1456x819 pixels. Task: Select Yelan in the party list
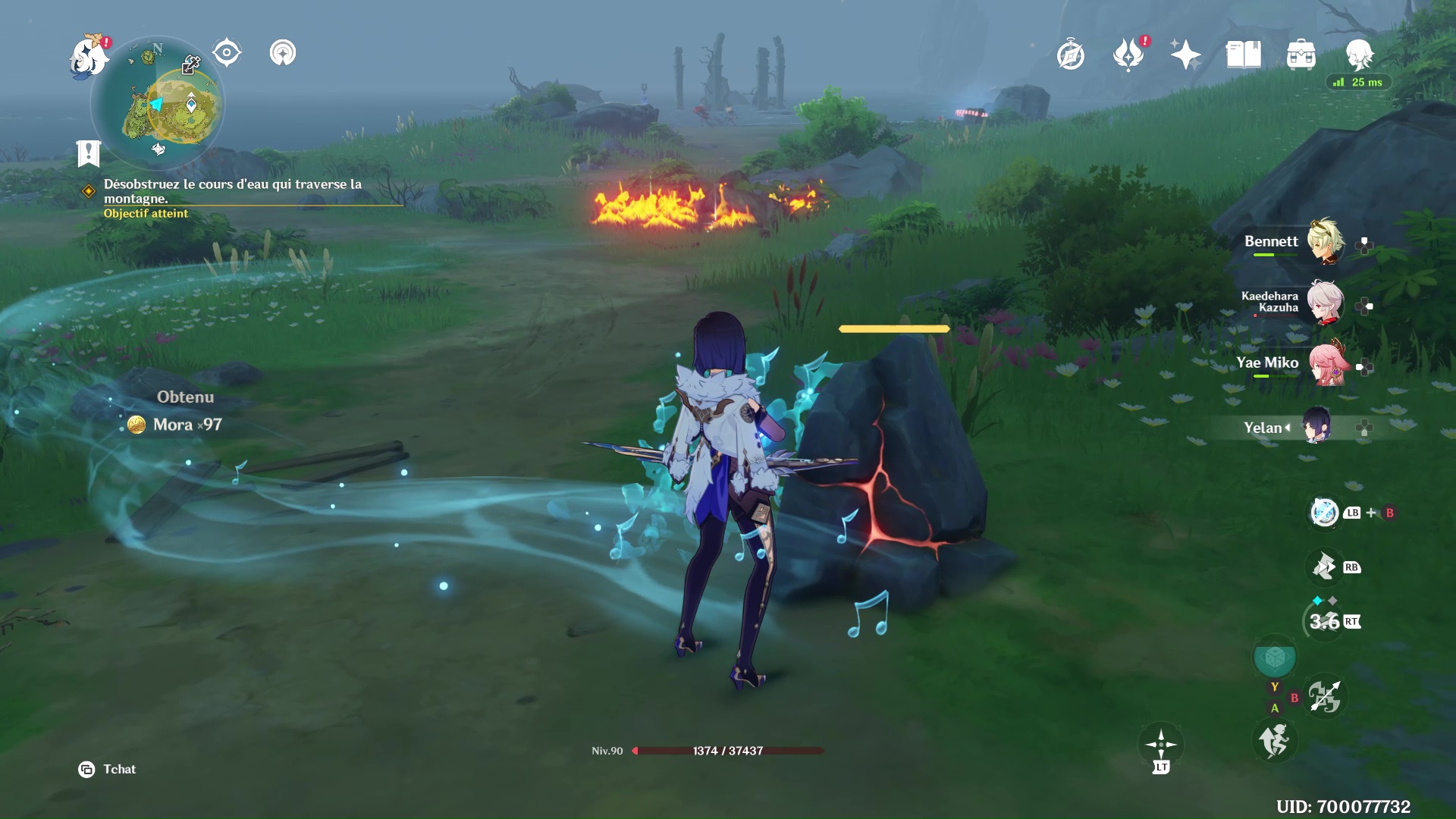(x=1316, y=428)
